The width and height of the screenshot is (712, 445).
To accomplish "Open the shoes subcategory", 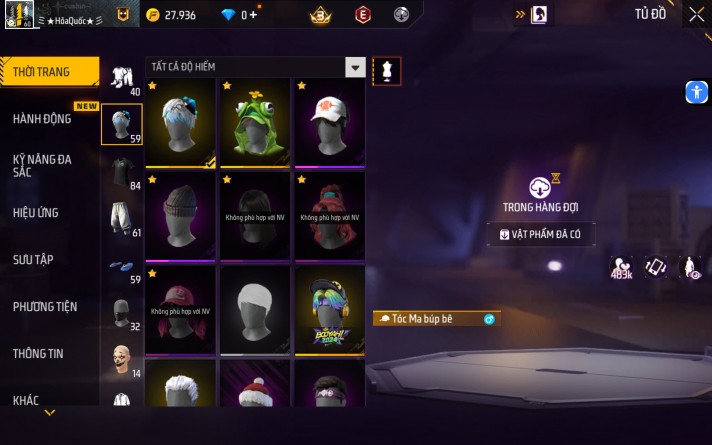I will (x=122, y=268).
